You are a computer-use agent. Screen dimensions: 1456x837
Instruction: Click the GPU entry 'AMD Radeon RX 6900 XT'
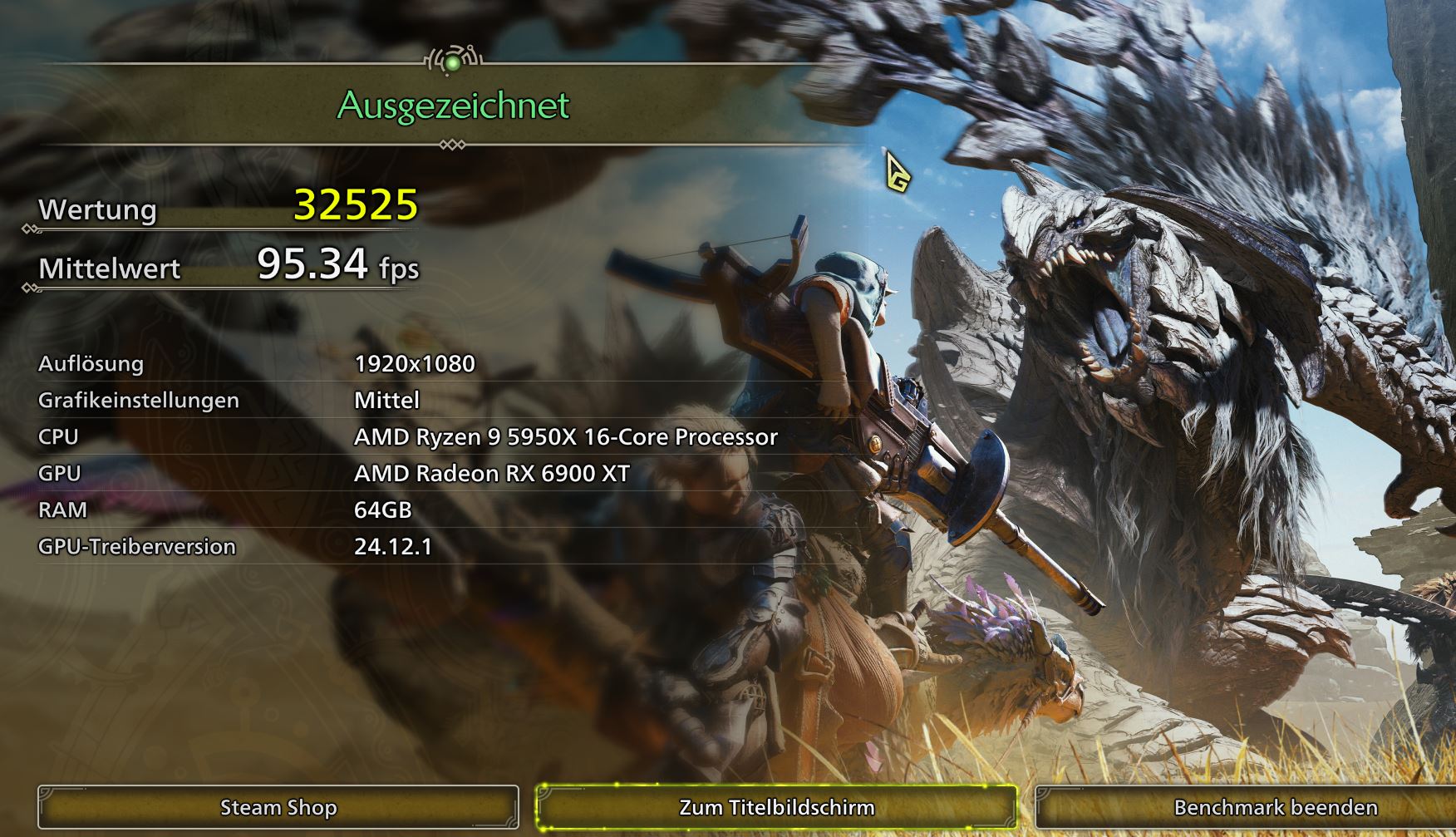click(x=492, y=474)
